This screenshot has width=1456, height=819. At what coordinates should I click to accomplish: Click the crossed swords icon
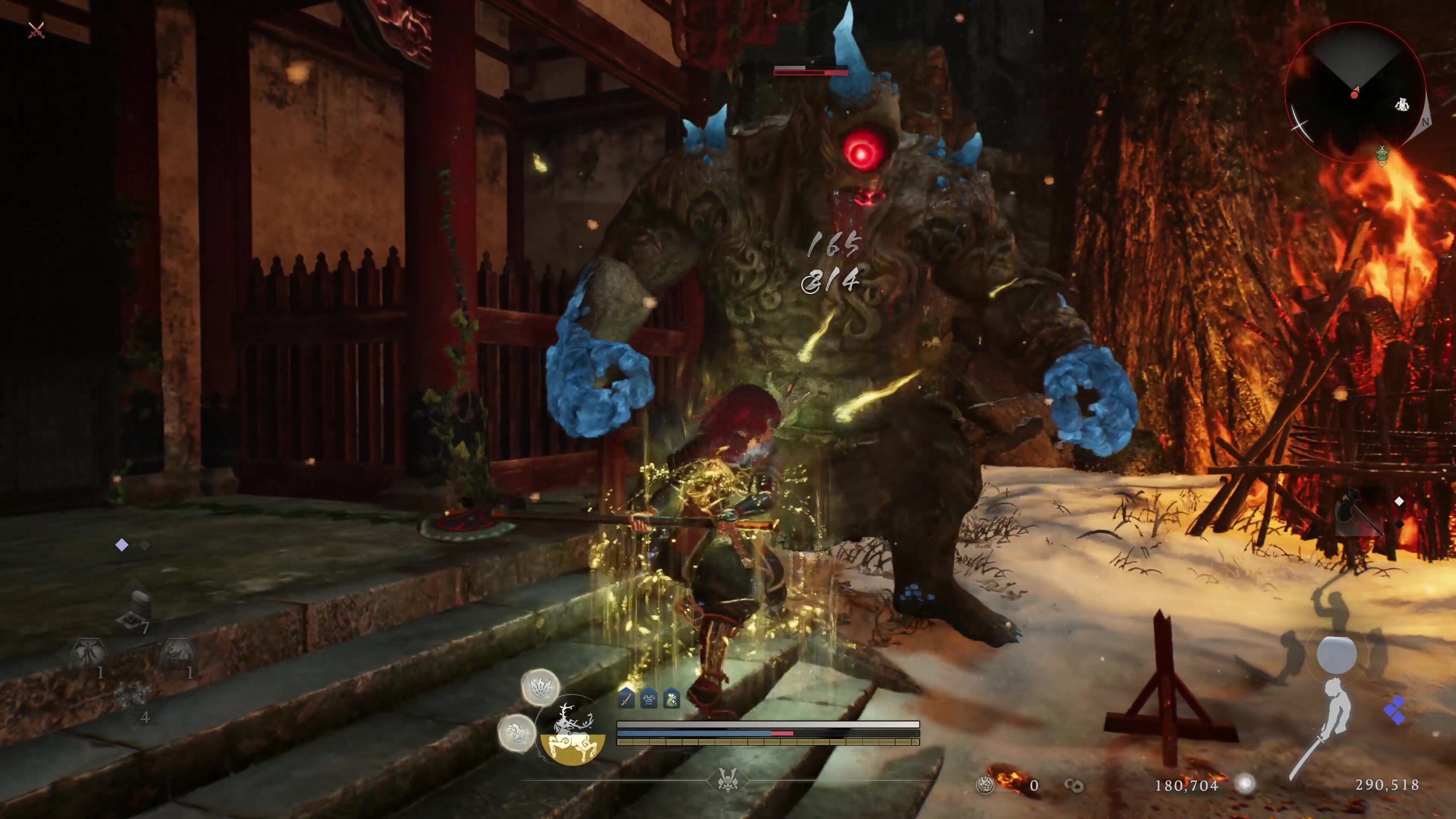(36, 30)
